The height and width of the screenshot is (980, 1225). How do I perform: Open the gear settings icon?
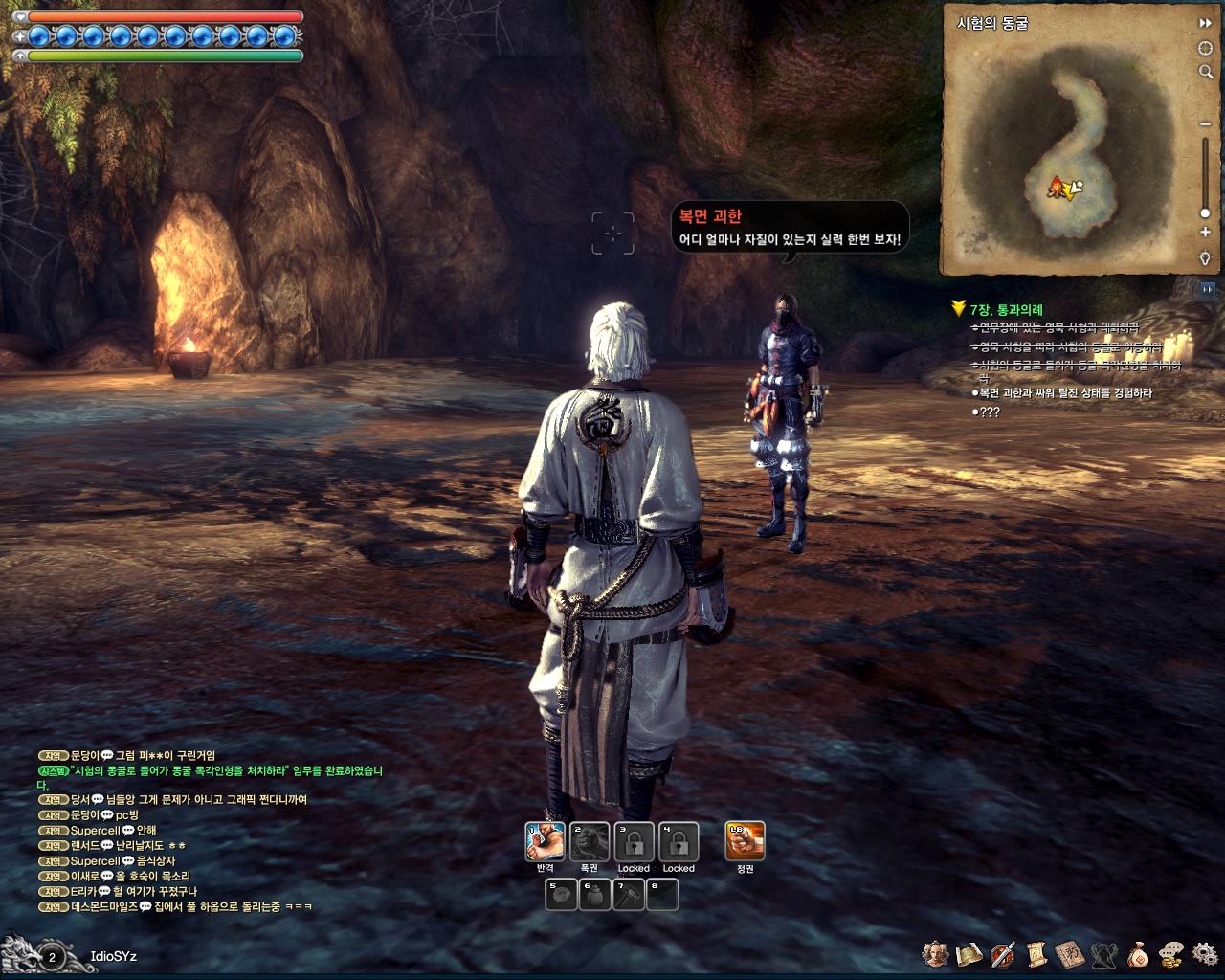pyautogui.click(x=1205, y=954)
